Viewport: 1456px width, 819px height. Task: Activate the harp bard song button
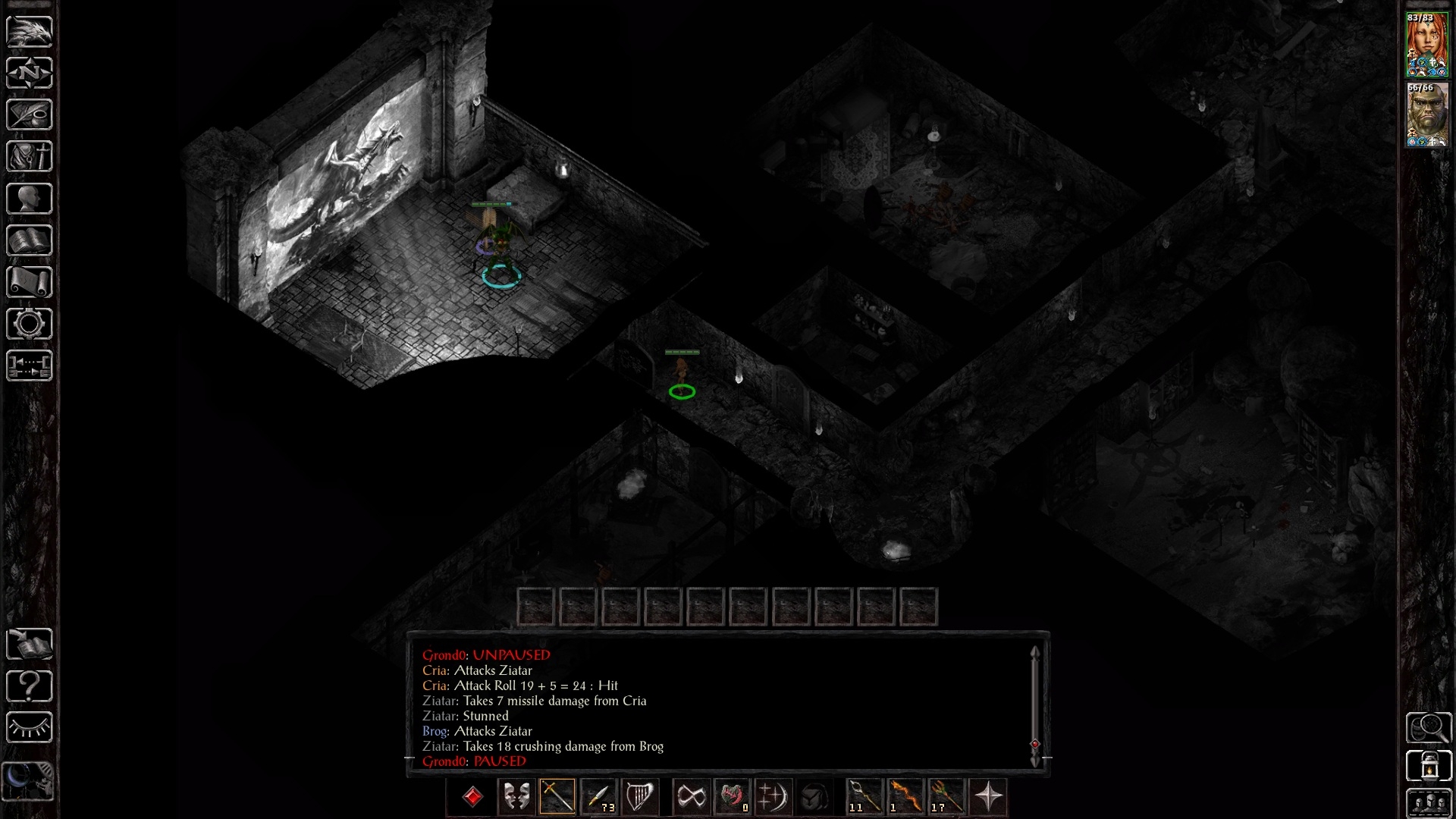[639, 797]
